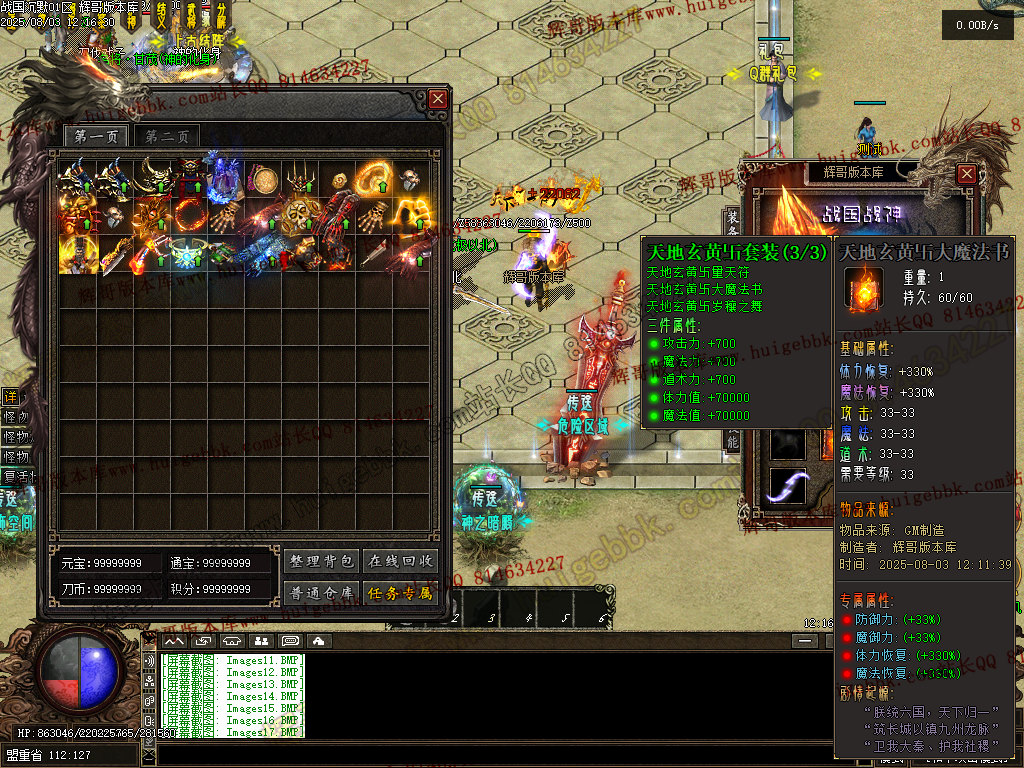The width and height of the screenshot is (1024, 768).
Task: Open the 普通仓库 warehouse
Action: click(x=321, y=592)
